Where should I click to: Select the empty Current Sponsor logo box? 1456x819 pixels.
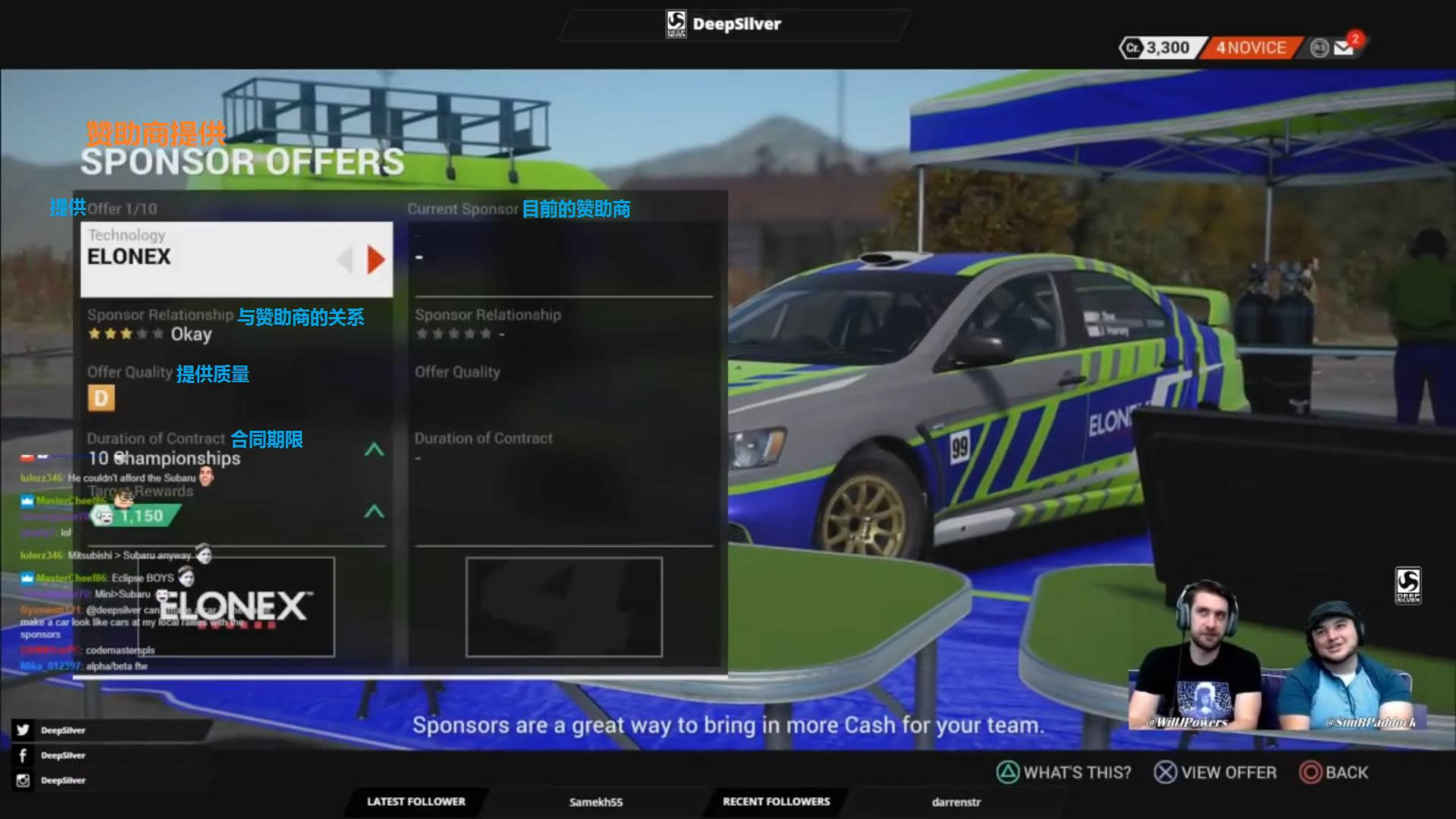pos(563,607)
